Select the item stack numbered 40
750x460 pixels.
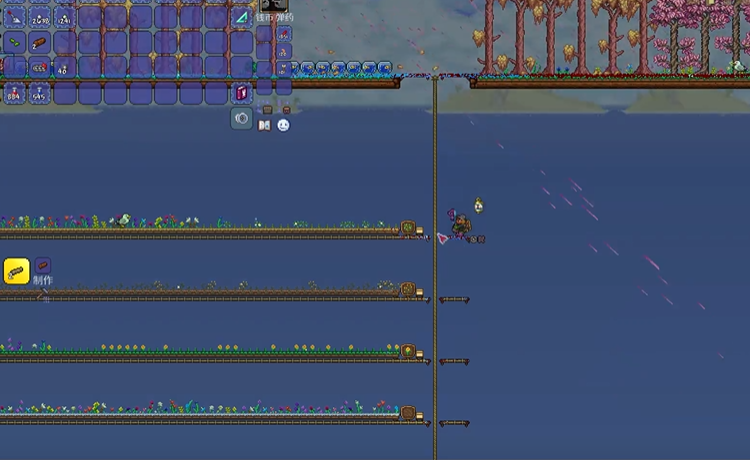pos(65,68)
